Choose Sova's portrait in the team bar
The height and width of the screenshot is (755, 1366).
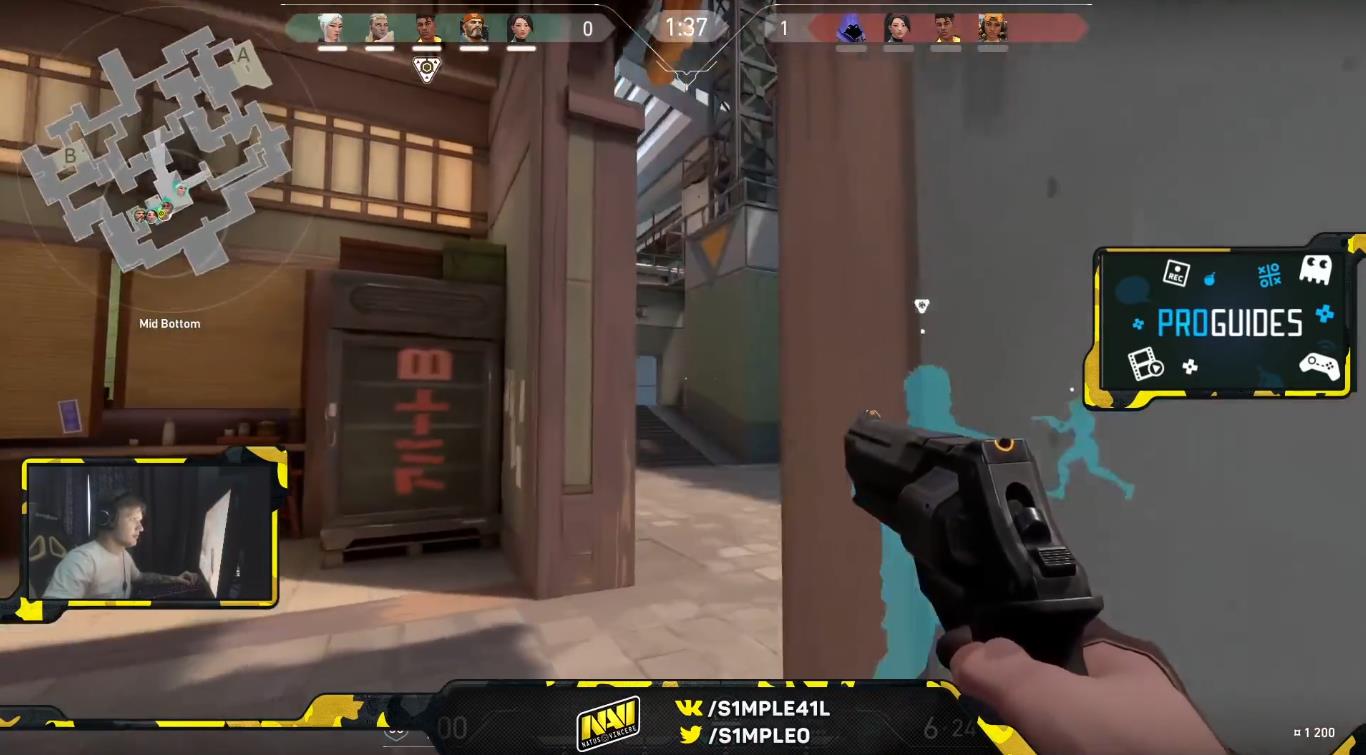coord(378,28)
